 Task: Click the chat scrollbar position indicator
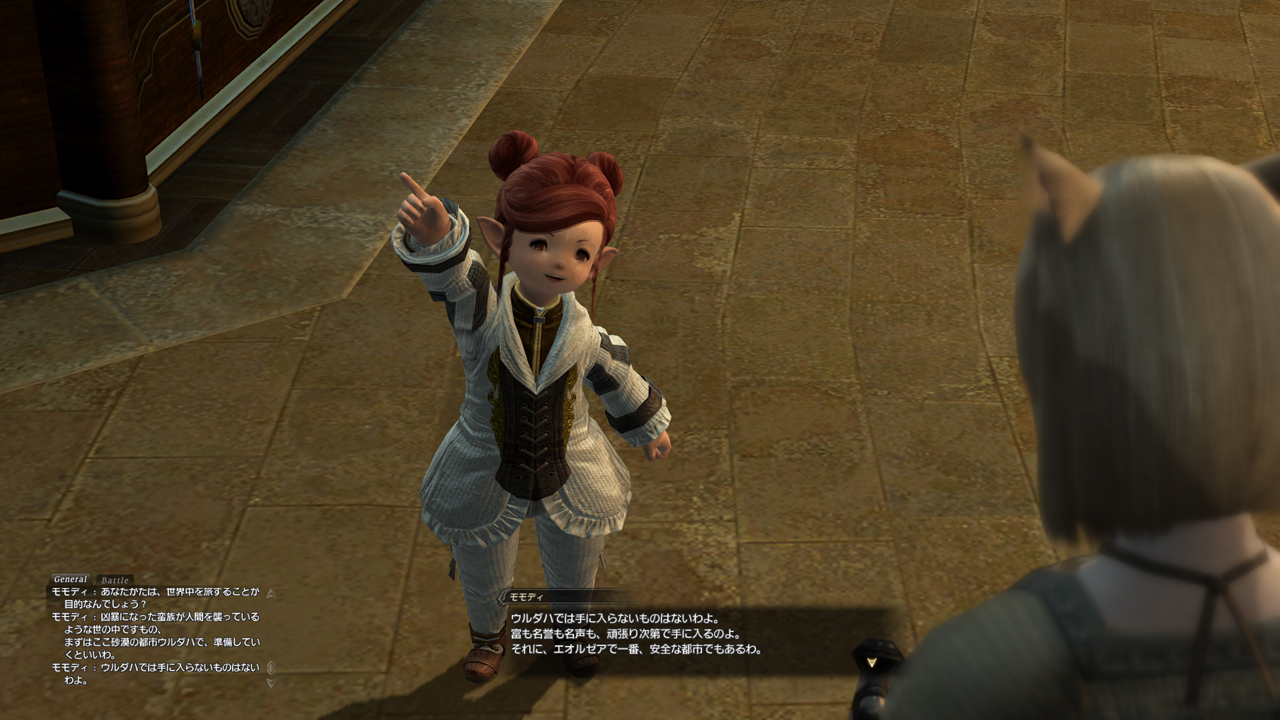270,669
